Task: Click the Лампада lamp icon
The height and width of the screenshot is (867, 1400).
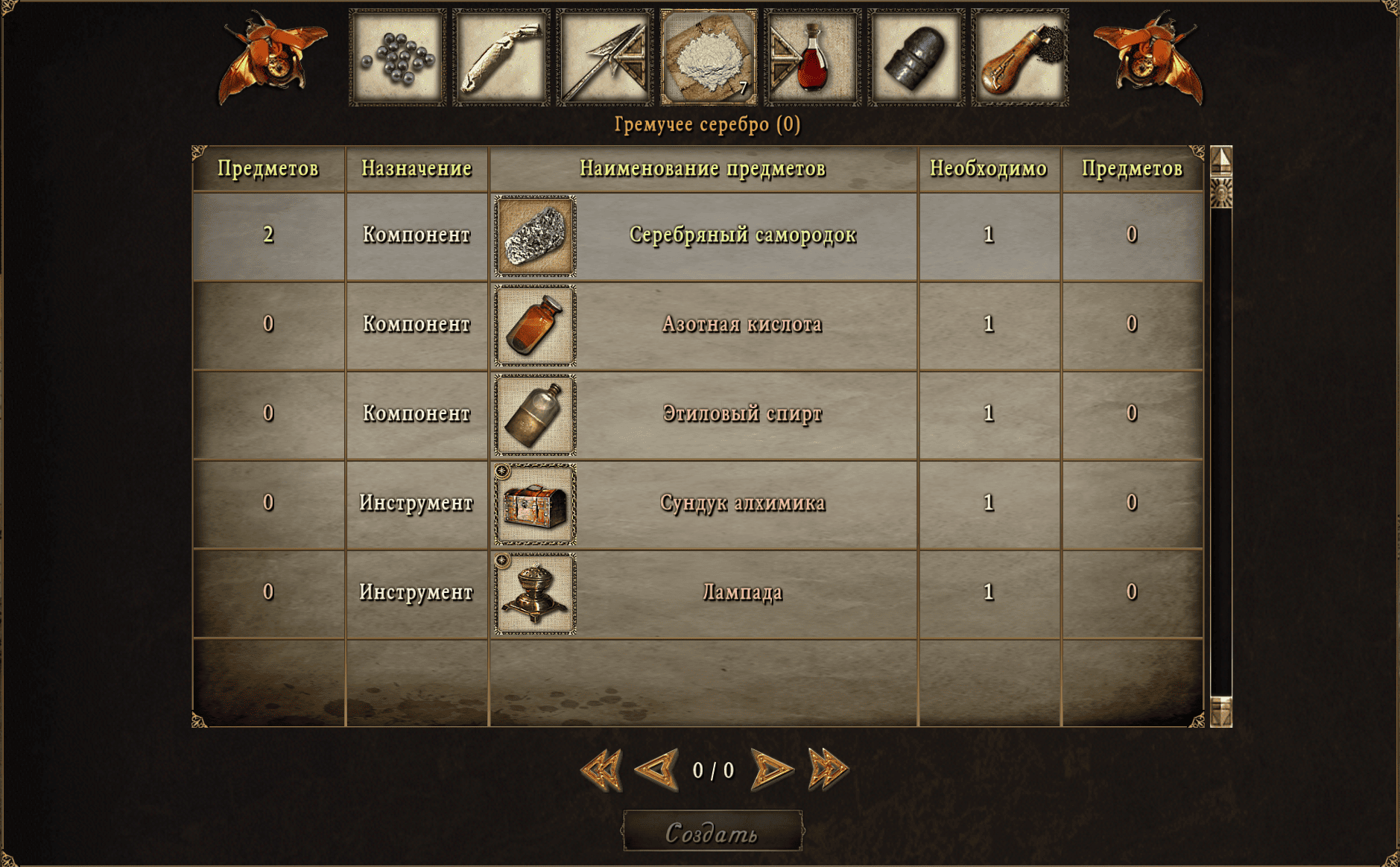Action: point(535,594)
